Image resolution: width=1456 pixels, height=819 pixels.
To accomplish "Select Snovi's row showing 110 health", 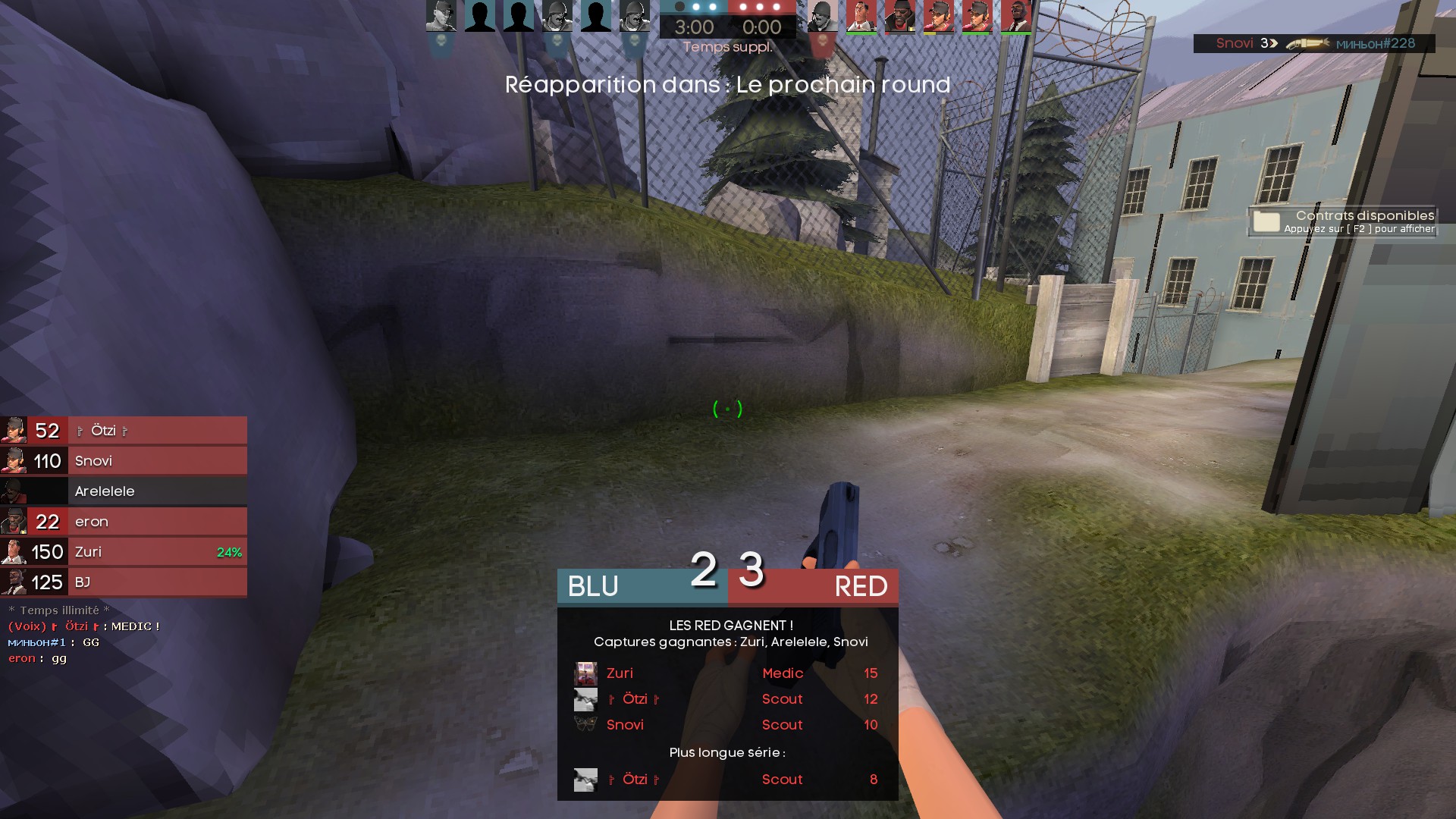I will click(124, 461).
